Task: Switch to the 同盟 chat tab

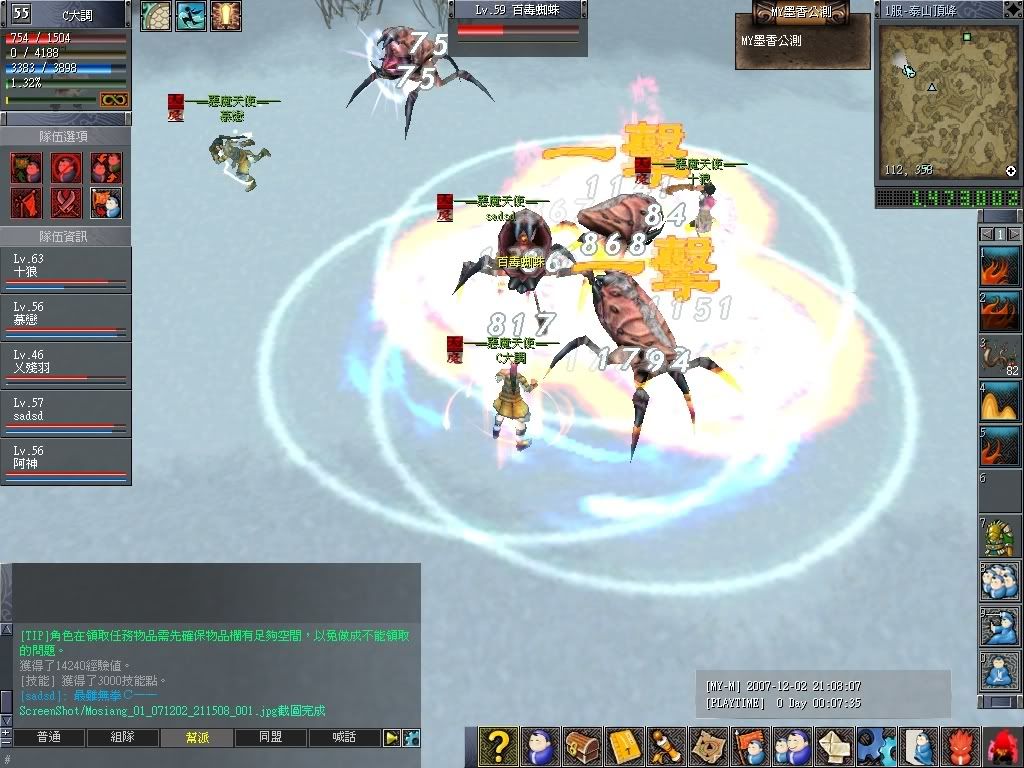Action: click(x=271, y=738)
